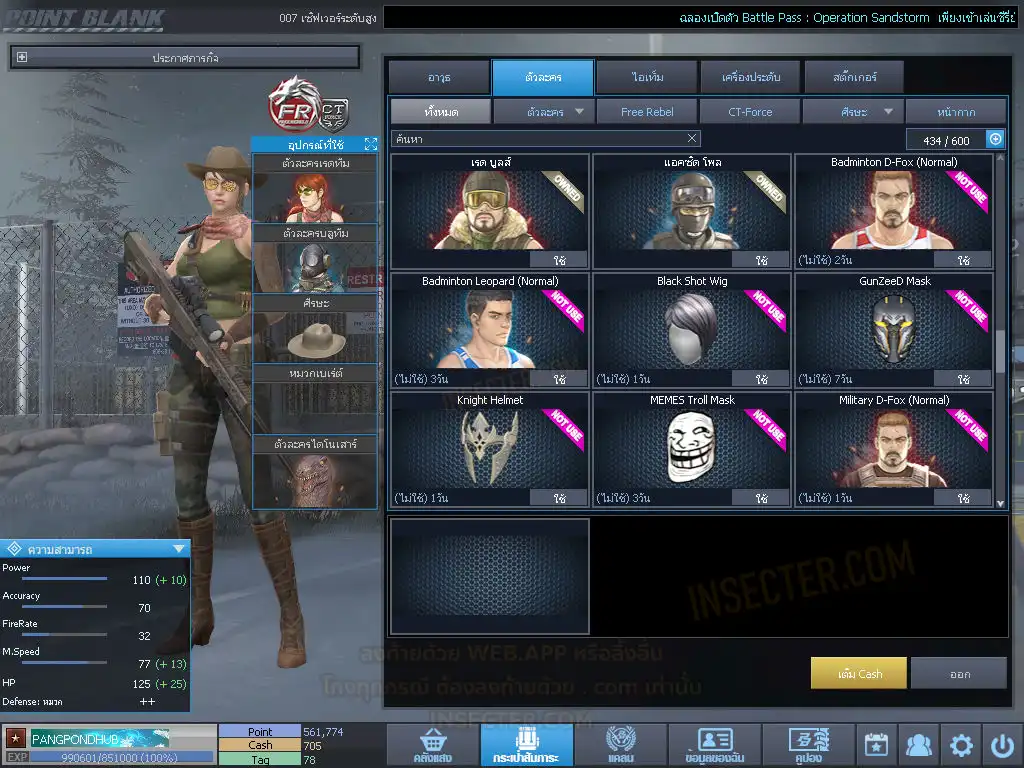Open the settings gear icon

(x=961, y=745)
